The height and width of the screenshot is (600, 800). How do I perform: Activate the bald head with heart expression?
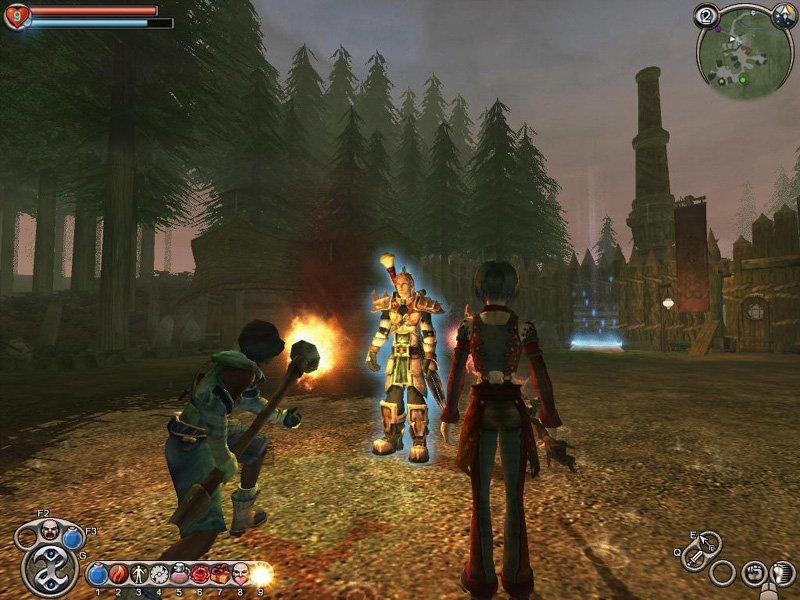[x=240, y=575]
